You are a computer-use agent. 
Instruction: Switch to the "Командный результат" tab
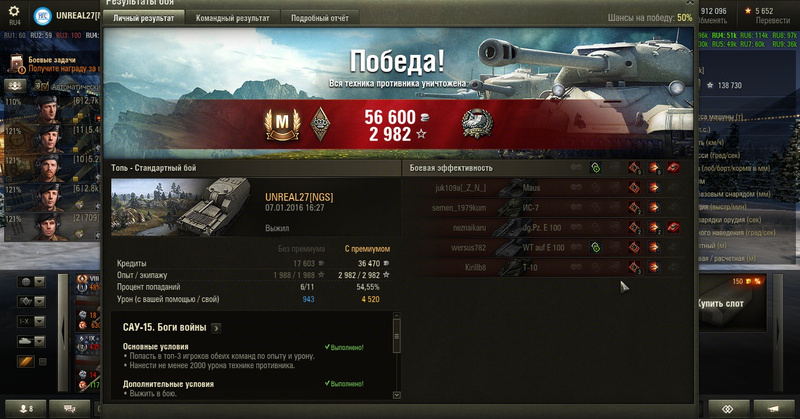[232, 18]
